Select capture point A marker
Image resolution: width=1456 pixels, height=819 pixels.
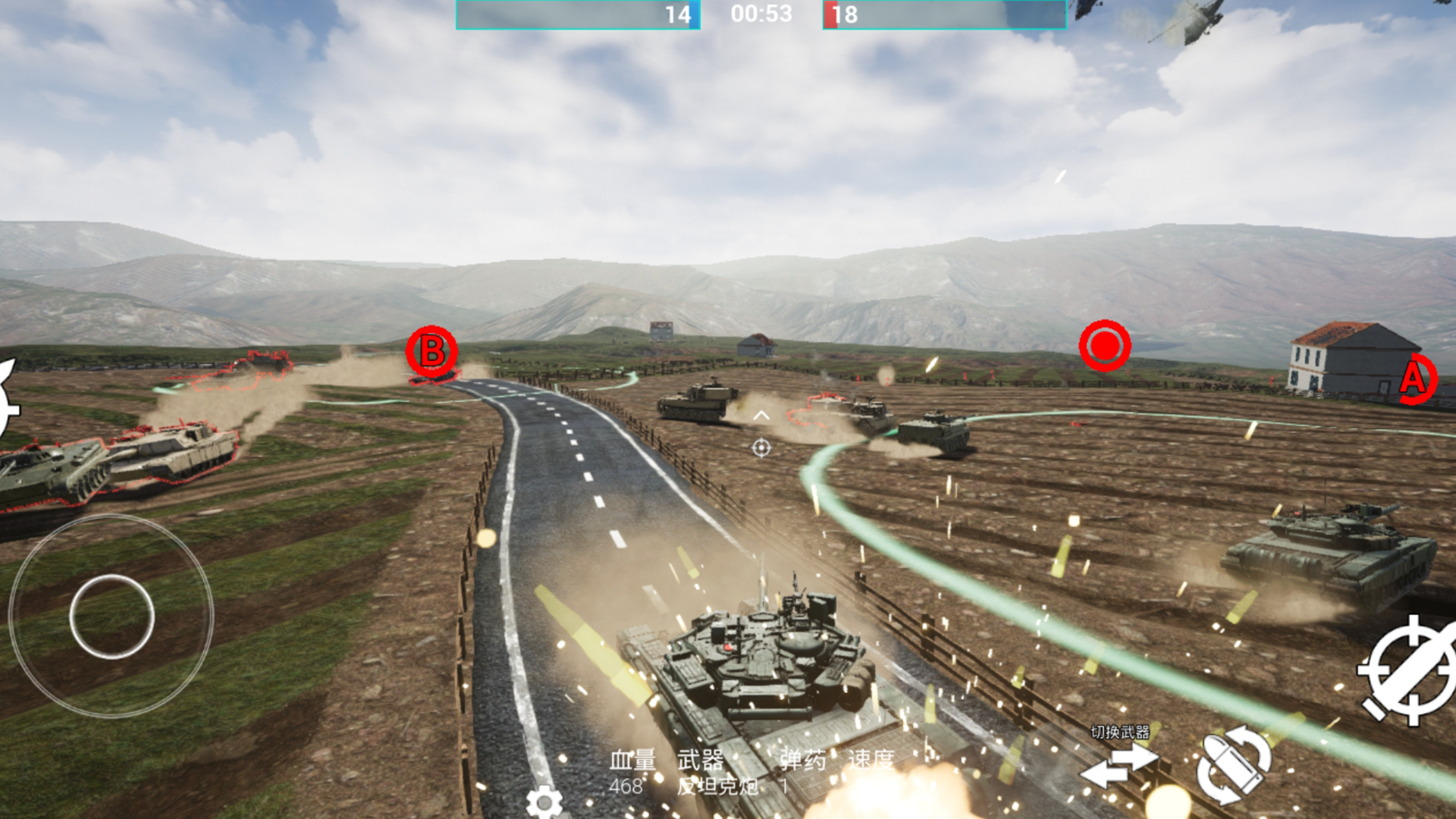(x=1415, y=378)
